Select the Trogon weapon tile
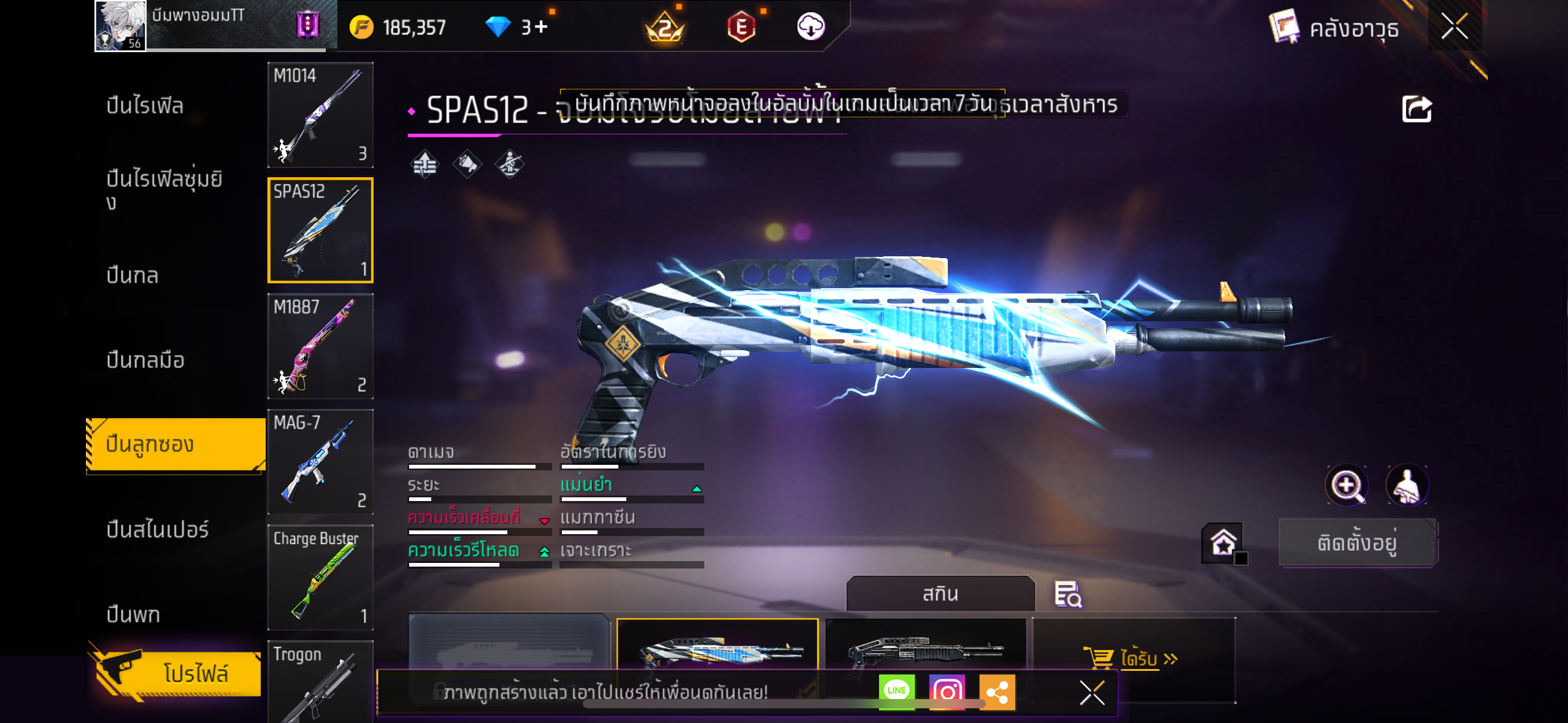The height and width of the screenshot is (723, 1568). pyautogui.click(x=320, y=681)
